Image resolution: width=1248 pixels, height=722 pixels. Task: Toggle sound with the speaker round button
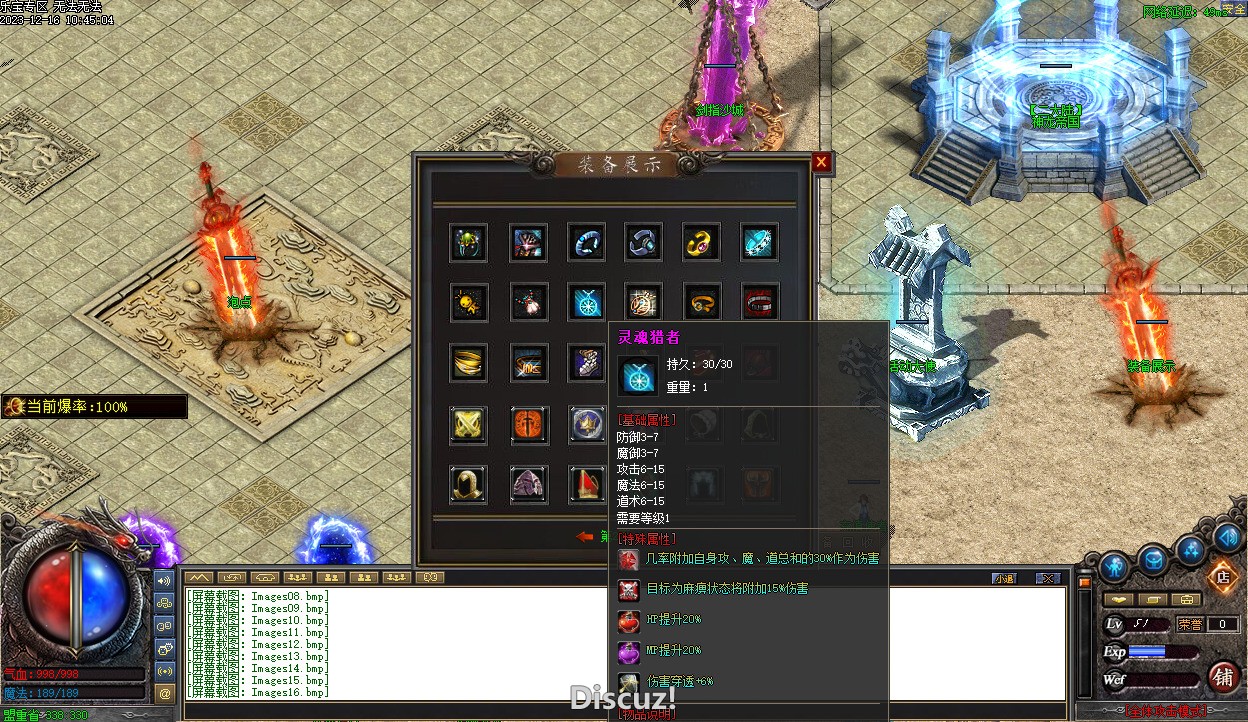pos(1227,537)
